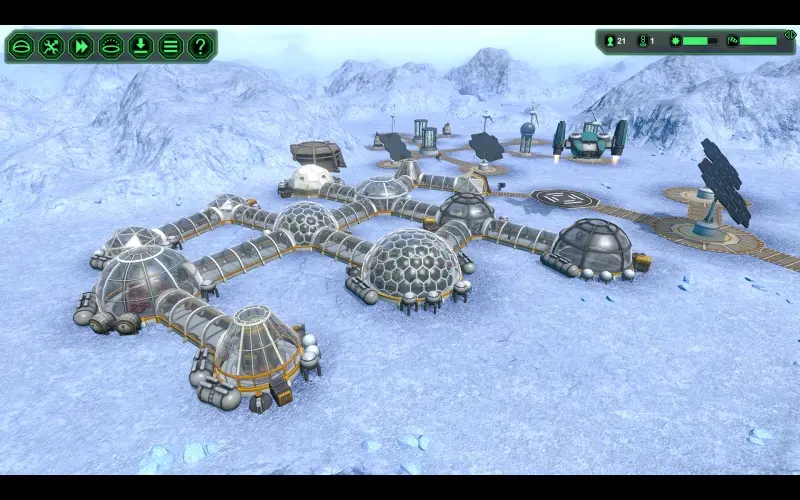Image resolution: width=800 pixels, height=500 pixels.
Task: Toggle fast-forward game speed
Action: [x=81, y=46]
